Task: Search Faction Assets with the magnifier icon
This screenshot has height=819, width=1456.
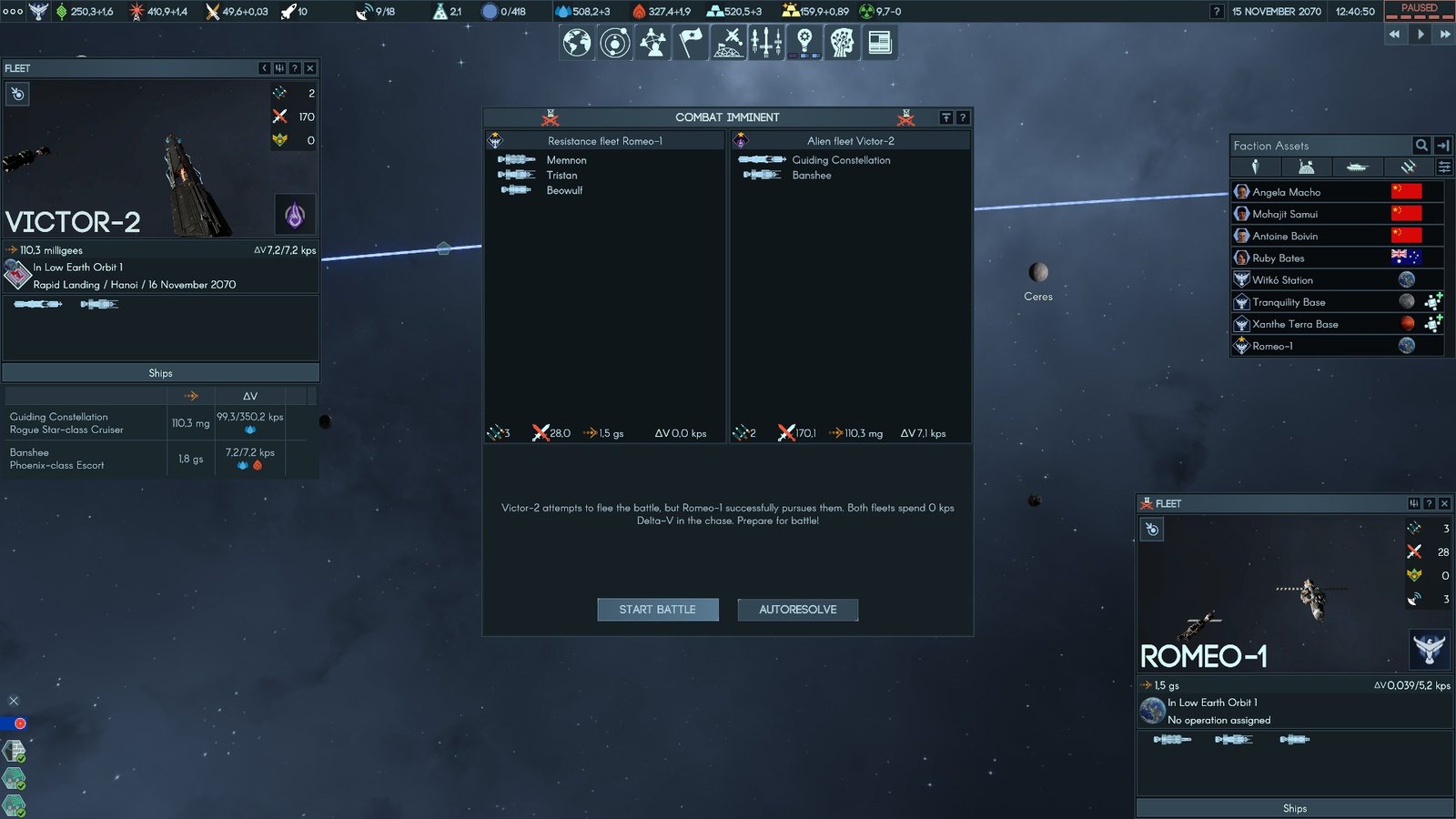Action: click(1421, 146)
